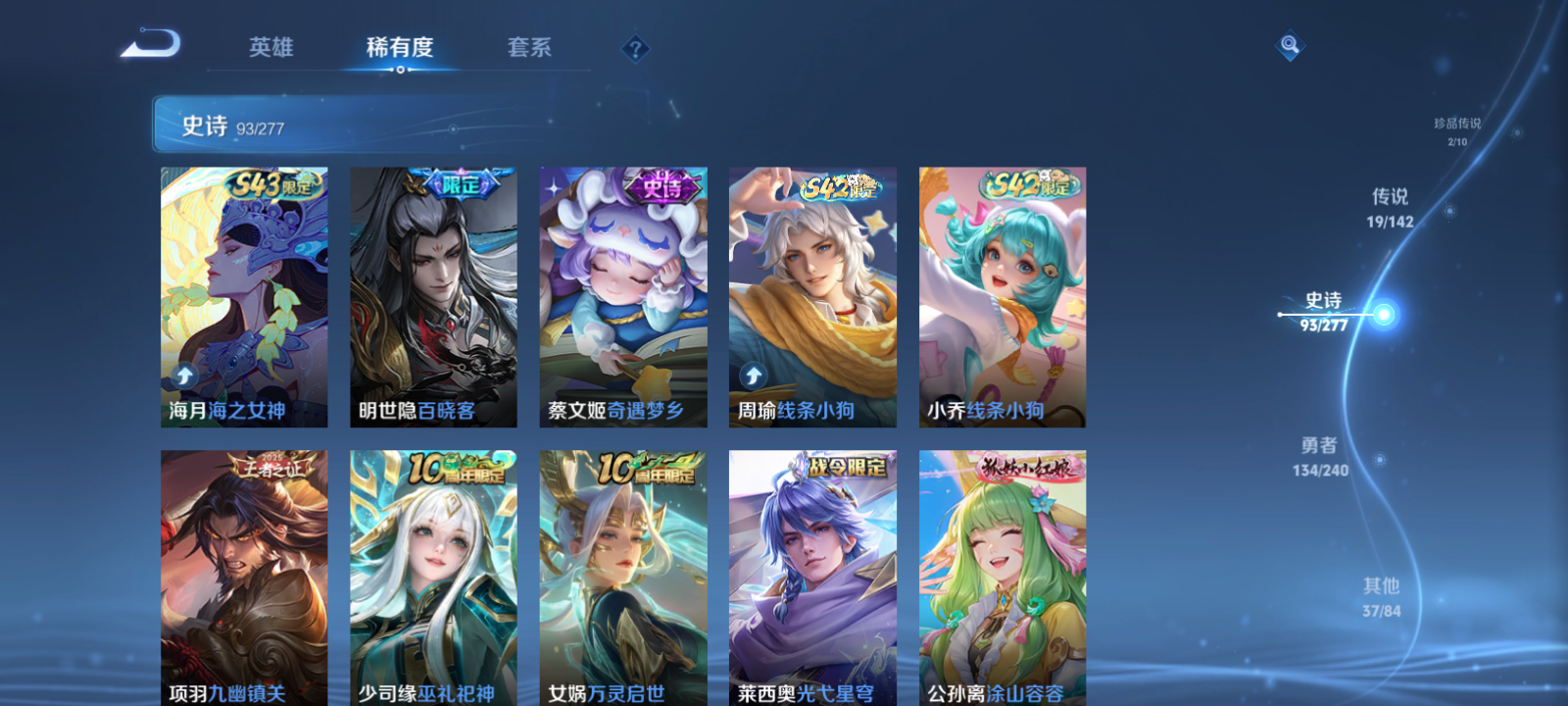
Task: Click 其他 37/84 category
Action: 1383,596
